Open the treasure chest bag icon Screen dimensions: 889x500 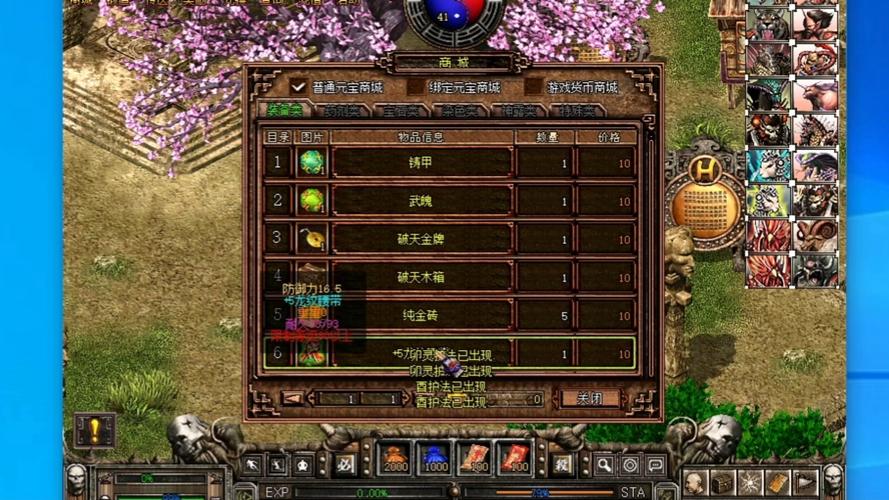723,482
